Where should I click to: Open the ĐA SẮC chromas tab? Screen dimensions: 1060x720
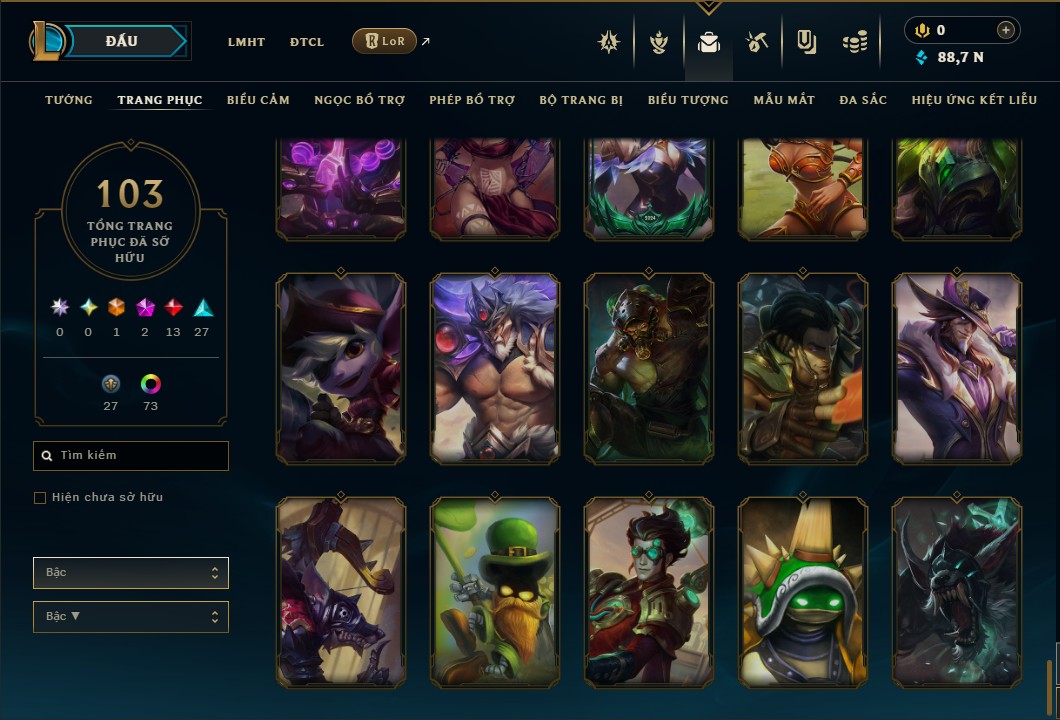tap(863, 100)
